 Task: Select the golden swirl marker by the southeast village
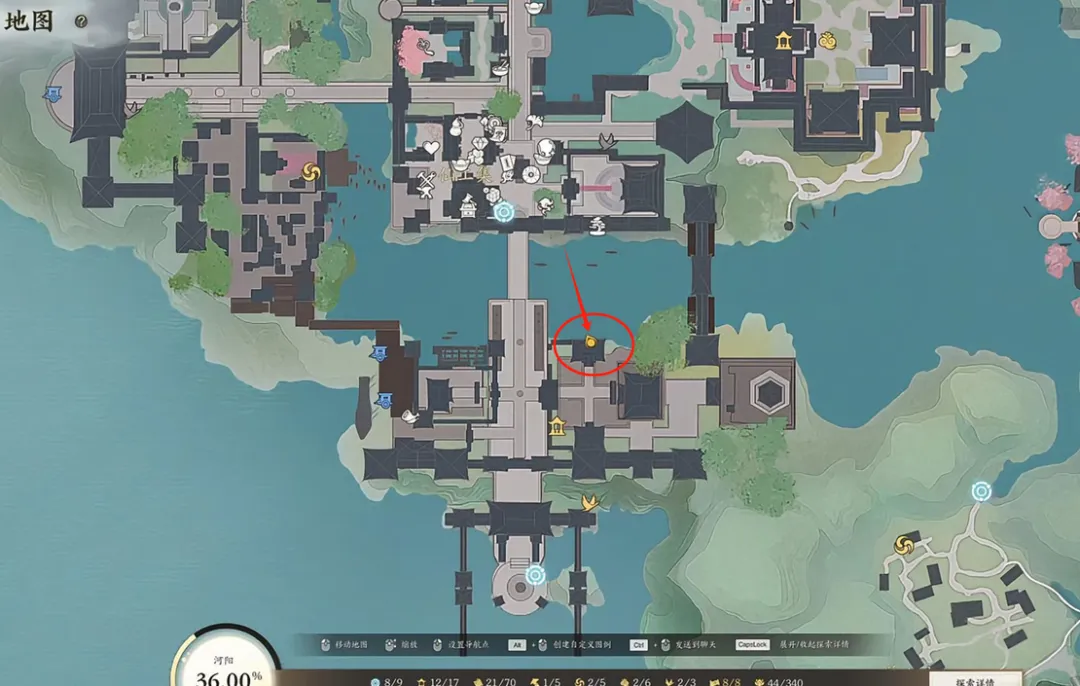[x=905, y=544]
